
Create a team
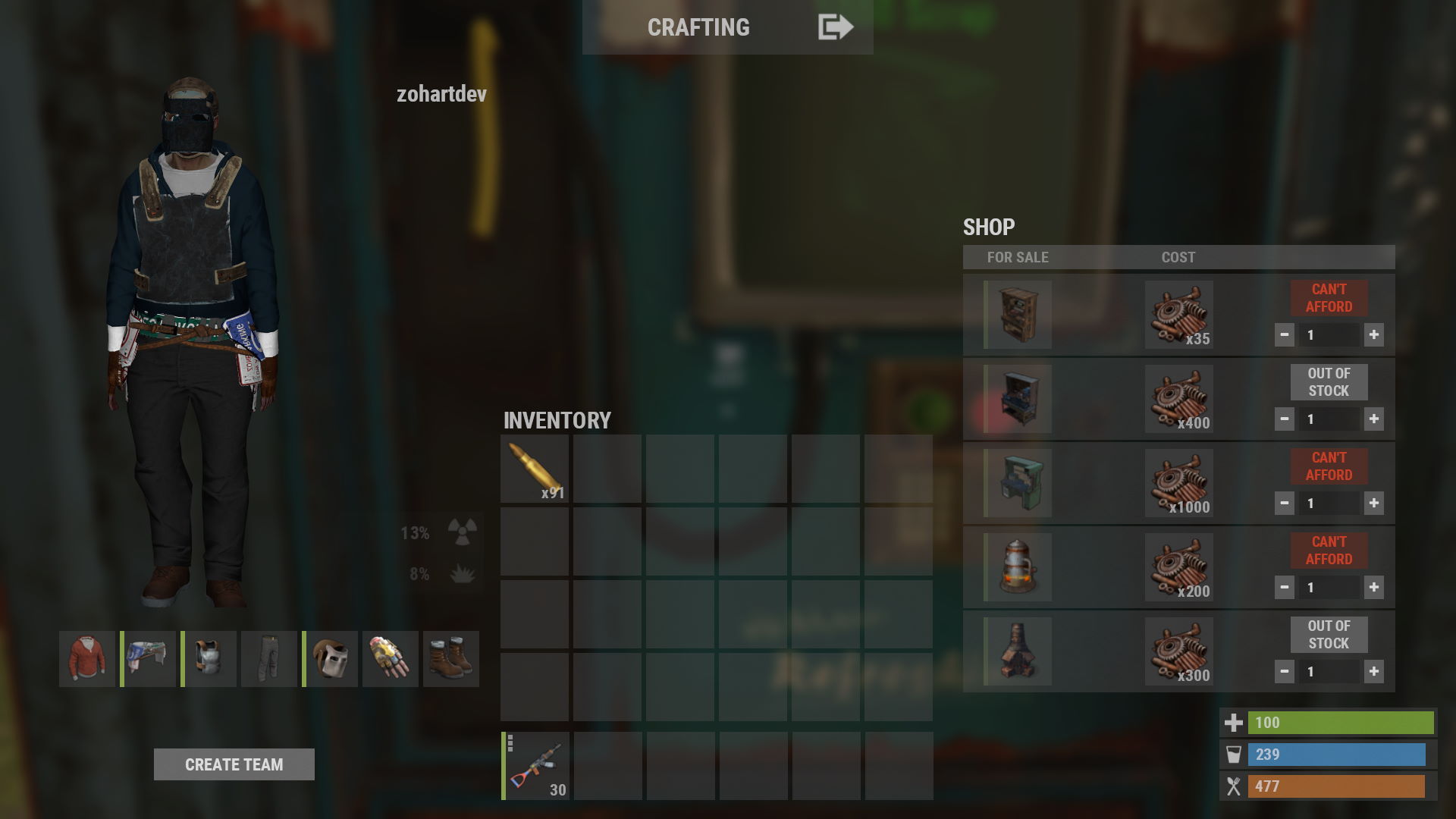pos(234,764)
